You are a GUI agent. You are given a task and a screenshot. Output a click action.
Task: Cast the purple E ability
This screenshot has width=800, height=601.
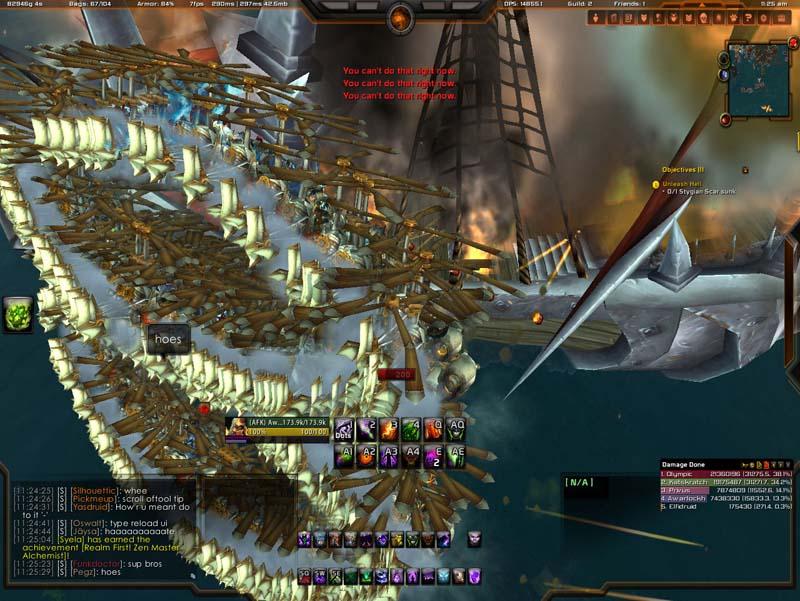pos(434,456)
